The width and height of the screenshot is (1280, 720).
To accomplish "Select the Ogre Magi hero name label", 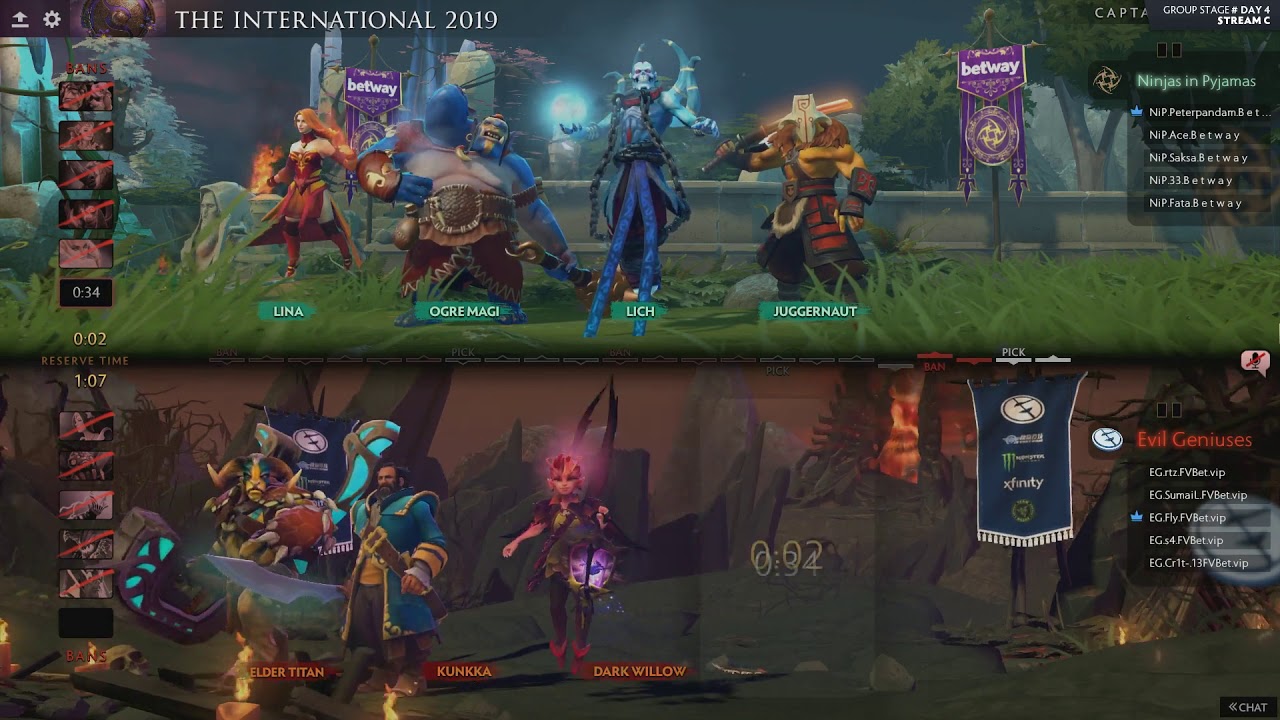I will pos(464,311).
